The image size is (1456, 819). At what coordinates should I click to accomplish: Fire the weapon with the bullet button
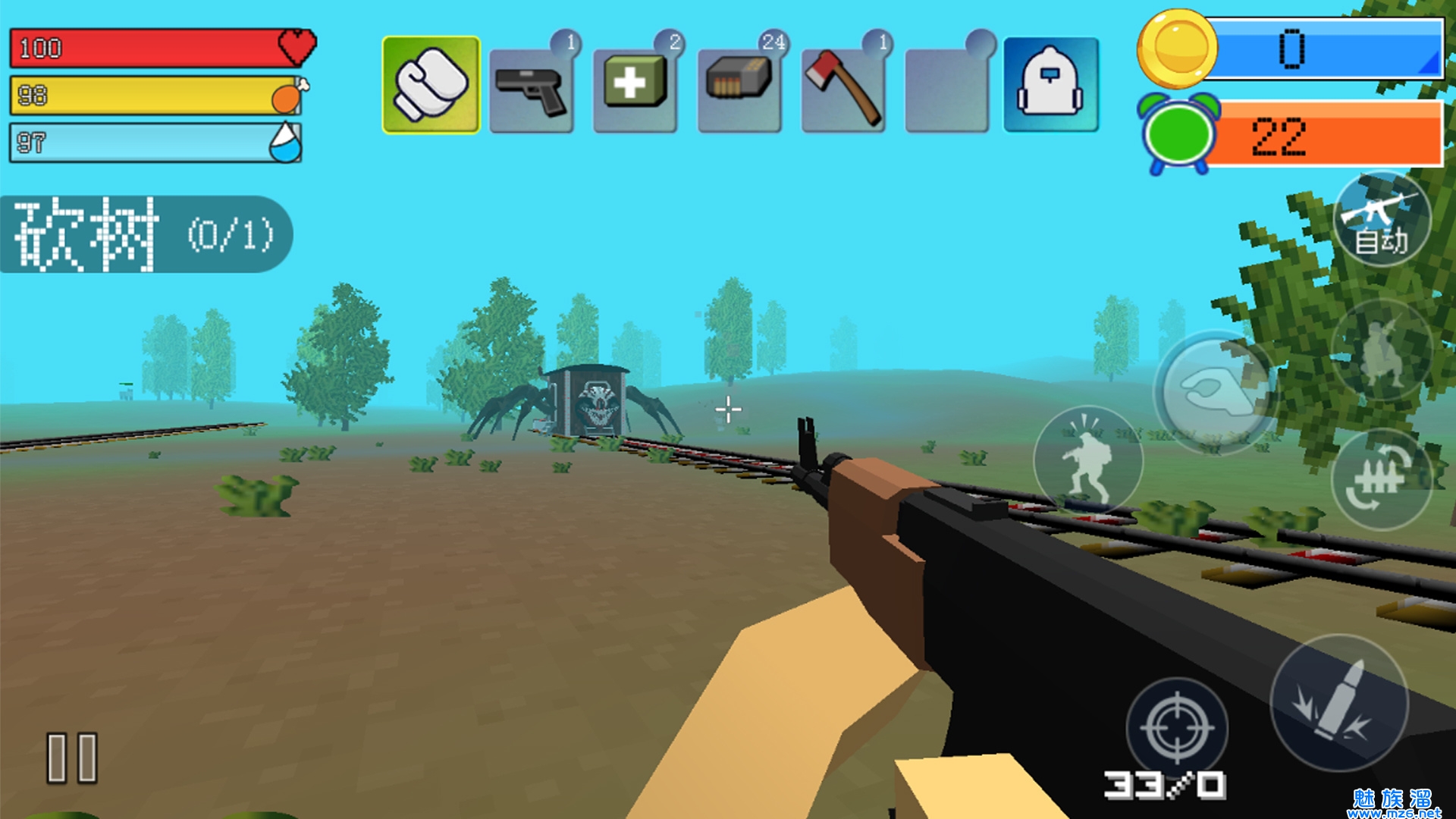pos(1339,702)
